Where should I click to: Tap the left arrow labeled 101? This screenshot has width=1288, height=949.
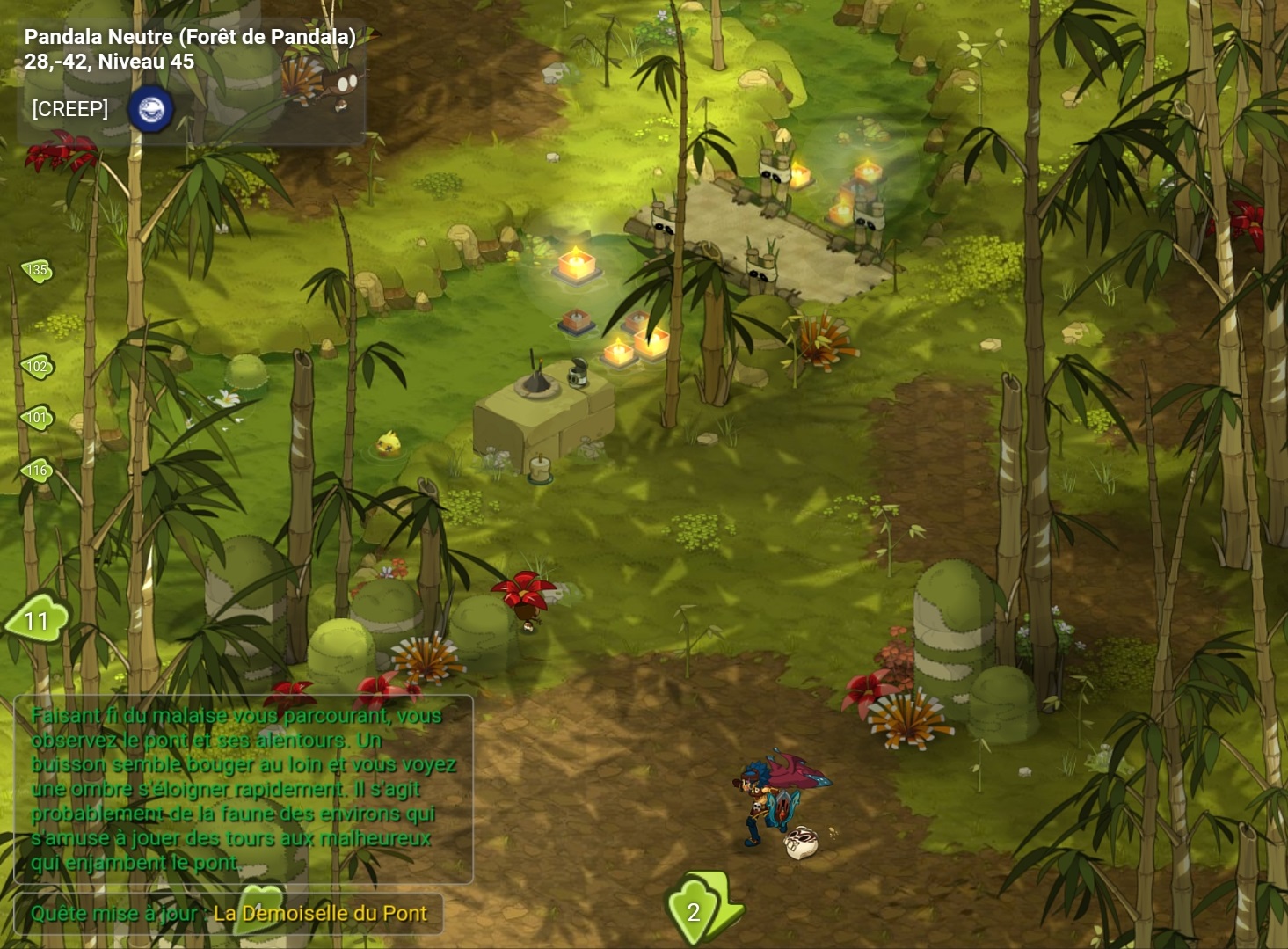coord(37,418)
